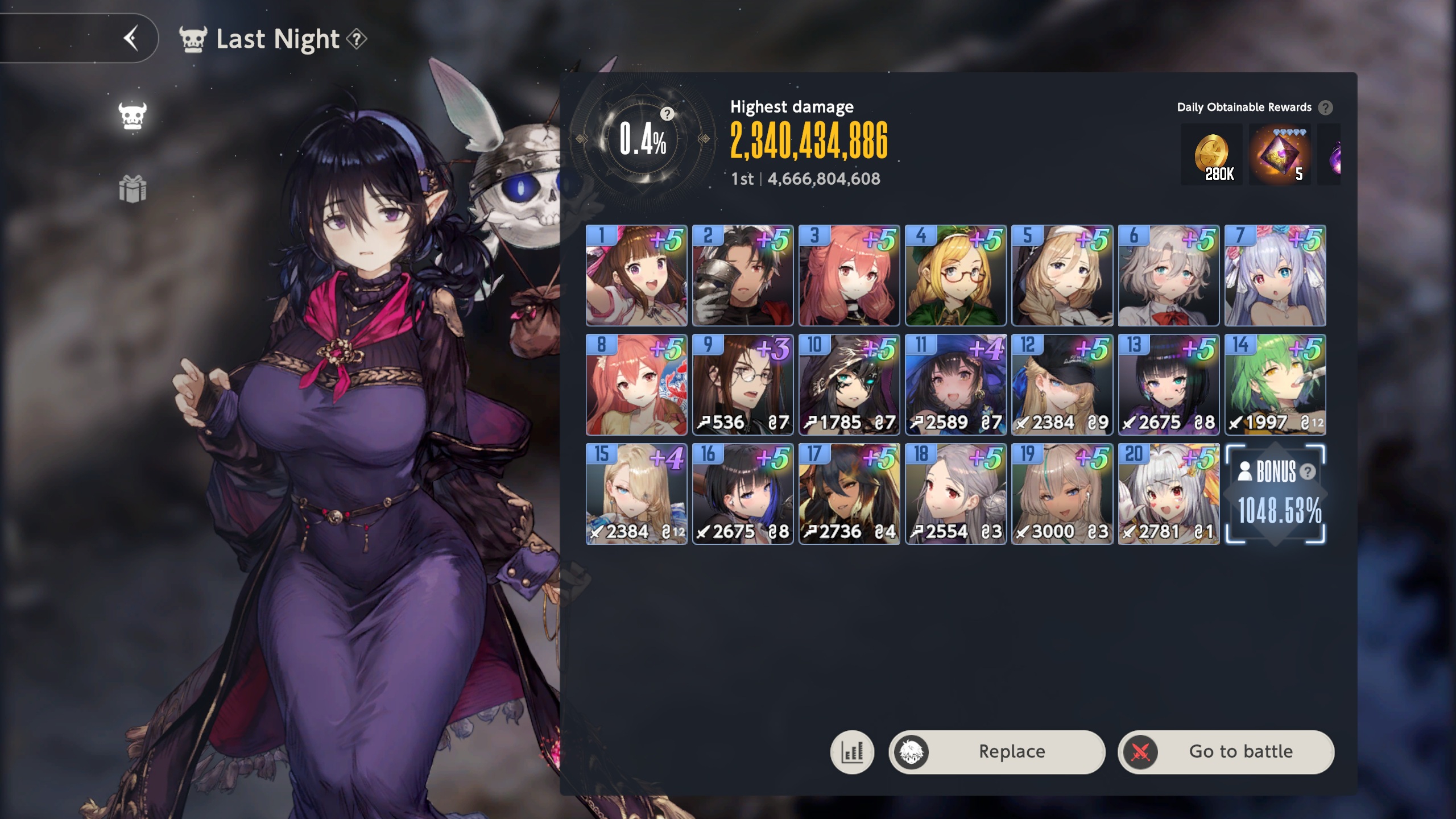This screenshot has width=1456, height=819.
Task: Open the gift box rewards tab
Action: pyautogui.click(x=133, y=189)
